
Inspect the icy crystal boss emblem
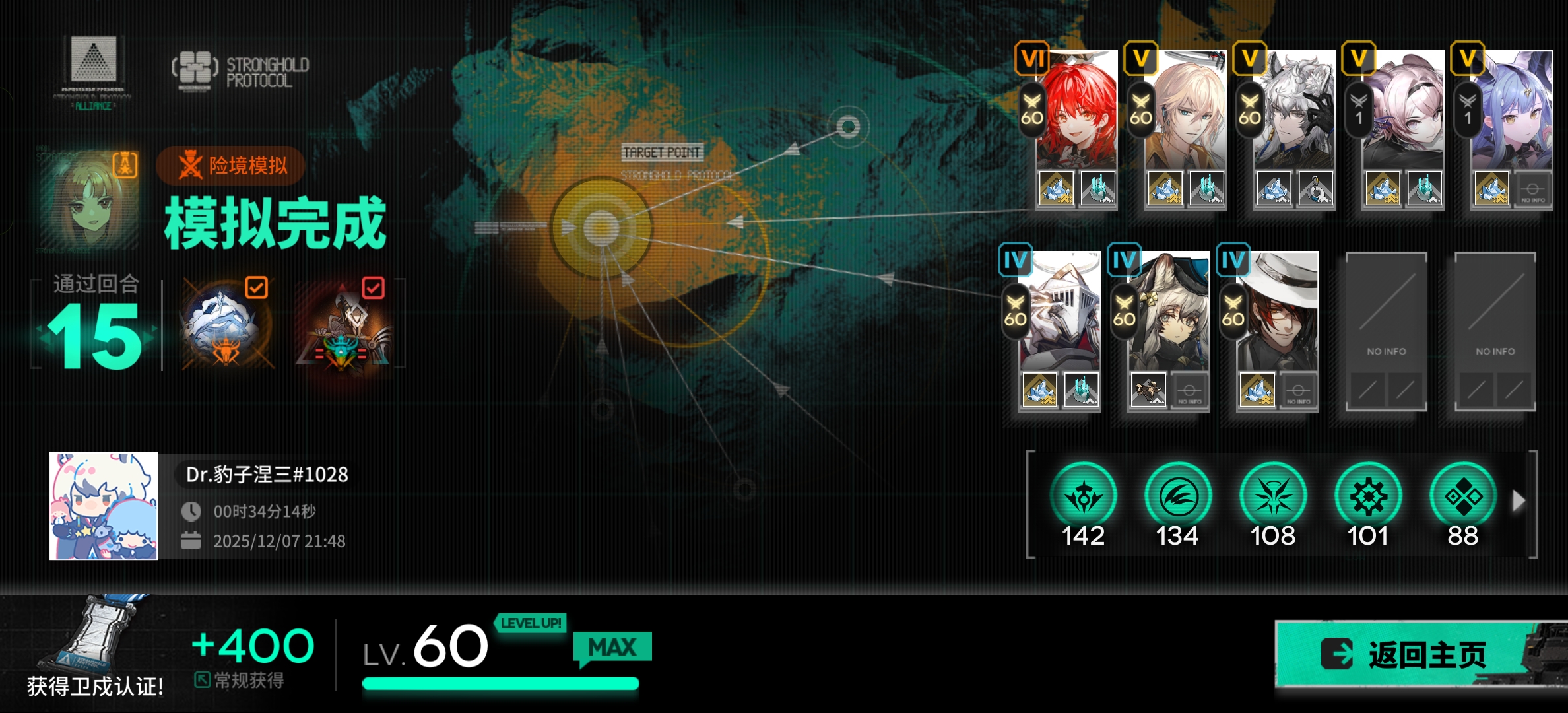[x=226, y=325]
